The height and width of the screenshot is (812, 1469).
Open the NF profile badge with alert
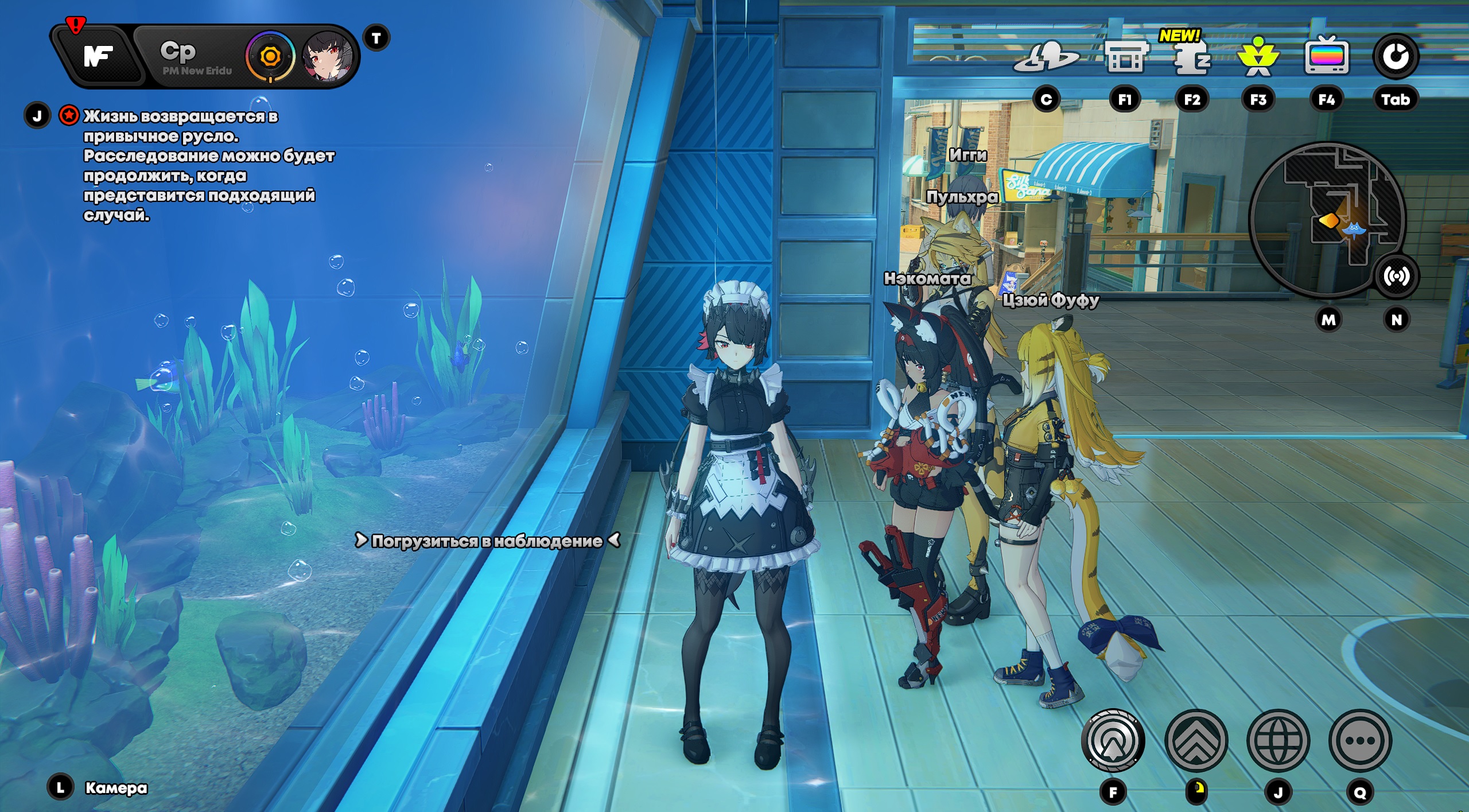pos(98,56)
